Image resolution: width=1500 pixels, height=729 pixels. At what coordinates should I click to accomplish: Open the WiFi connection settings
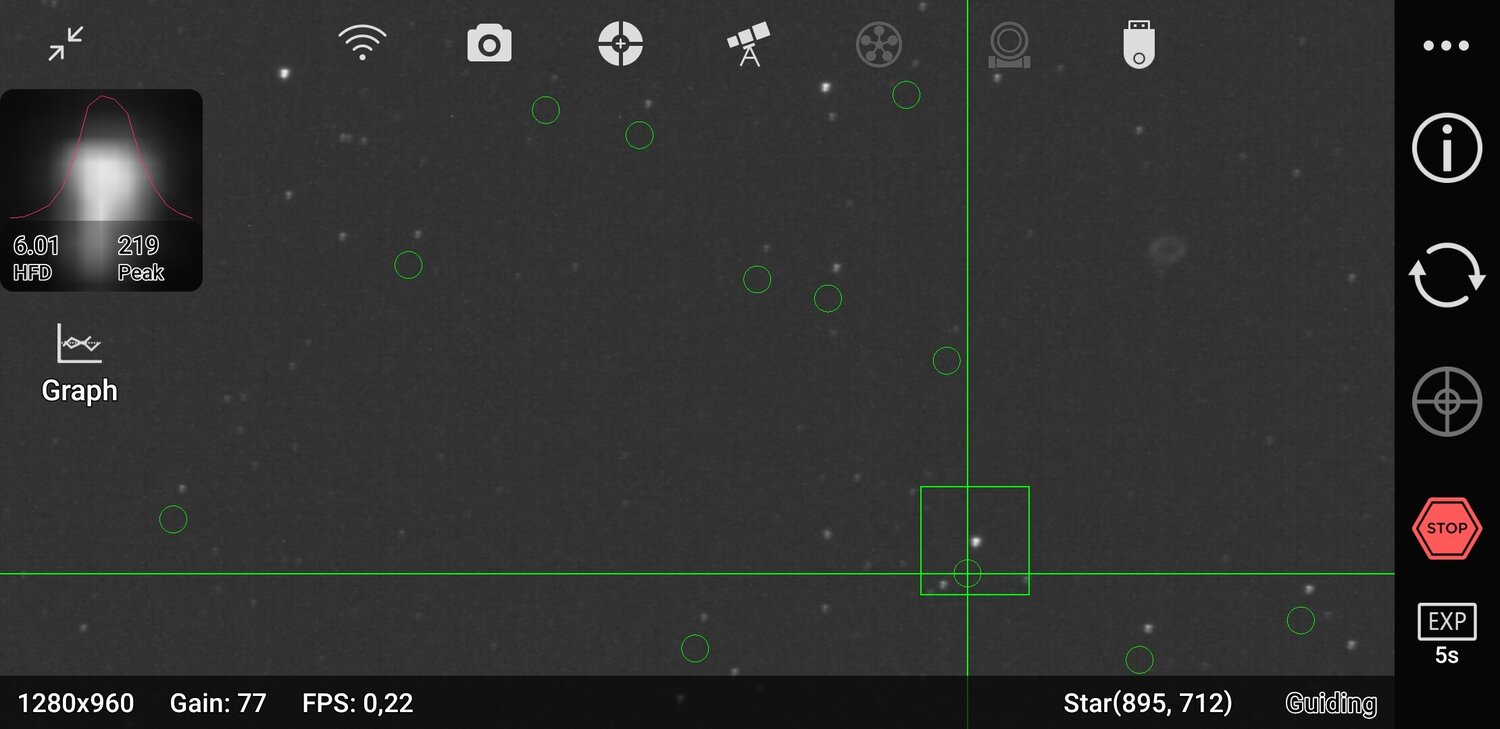pos(363,42)
